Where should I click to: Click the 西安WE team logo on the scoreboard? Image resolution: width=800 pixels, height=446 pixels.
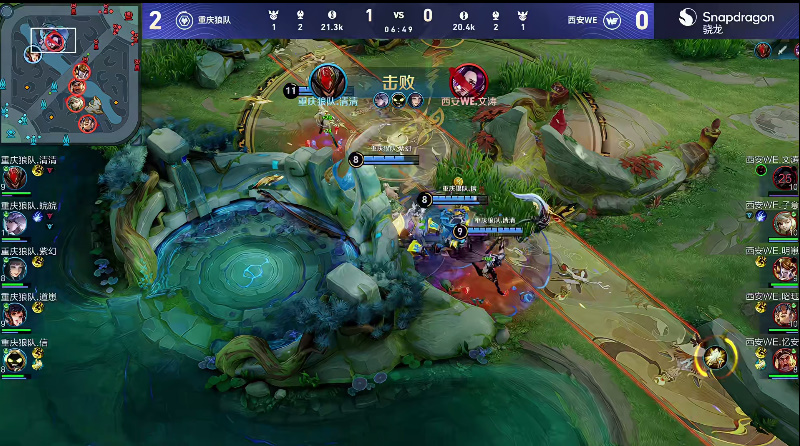point(614,20)
